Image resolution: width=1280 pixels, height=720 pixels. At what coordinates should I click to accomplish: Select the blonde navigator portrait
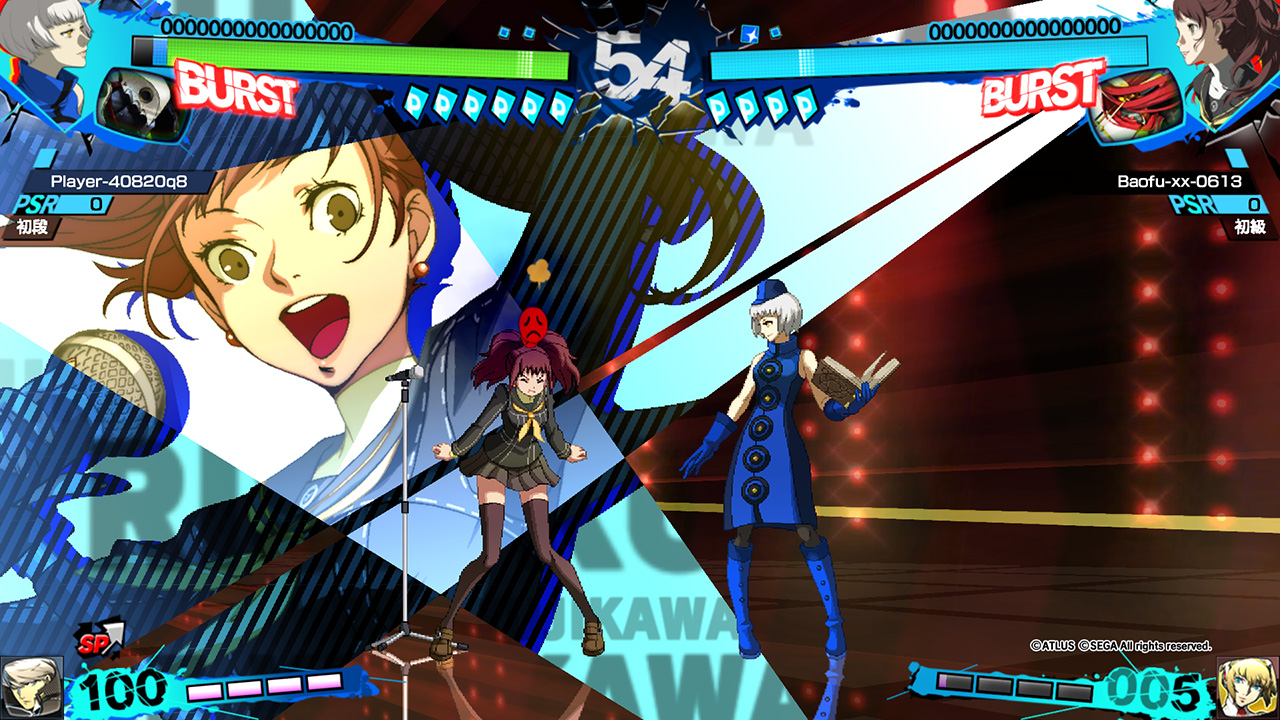[1248, 688]
